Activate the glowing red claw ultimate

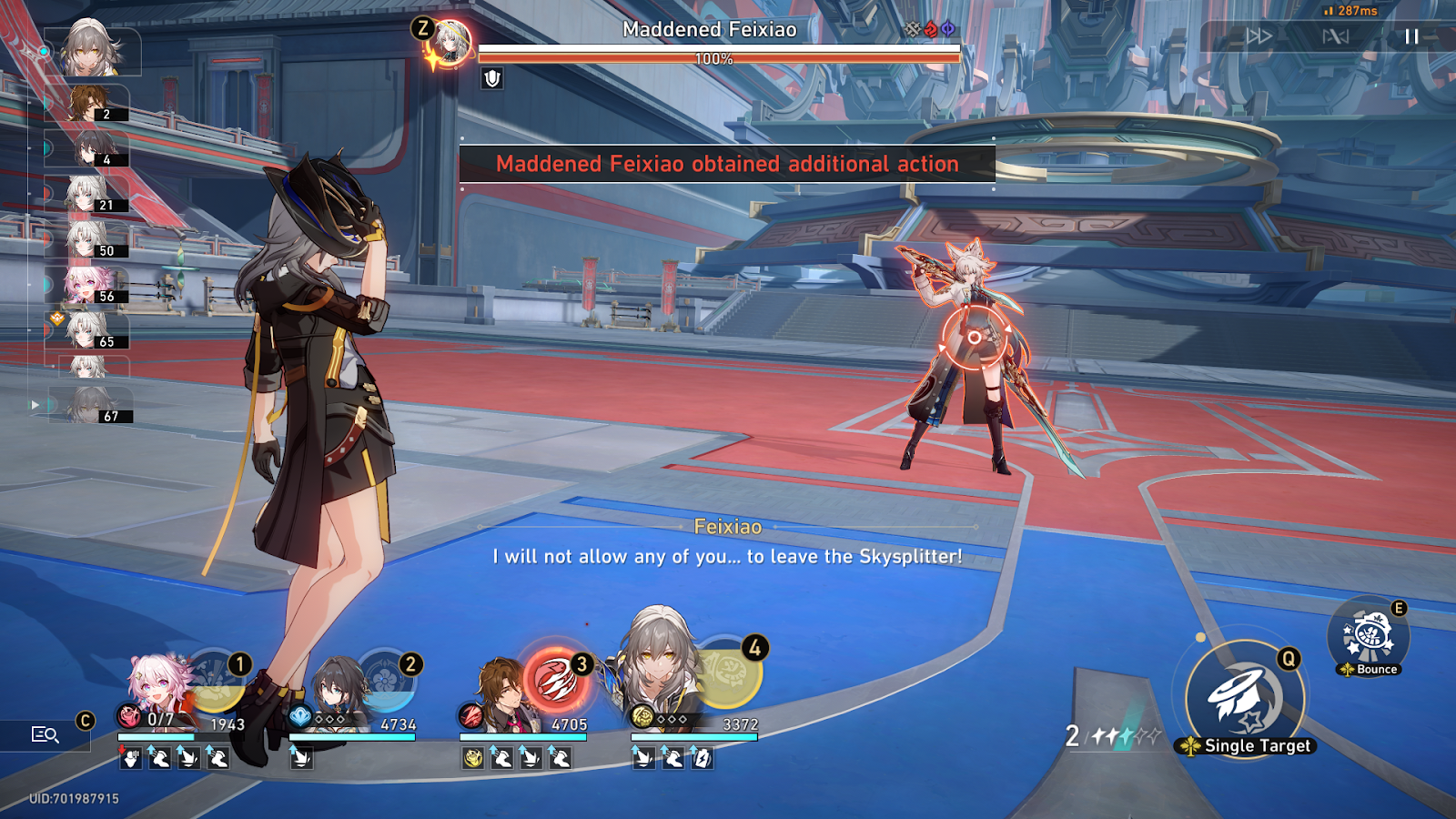coord(553,682)
